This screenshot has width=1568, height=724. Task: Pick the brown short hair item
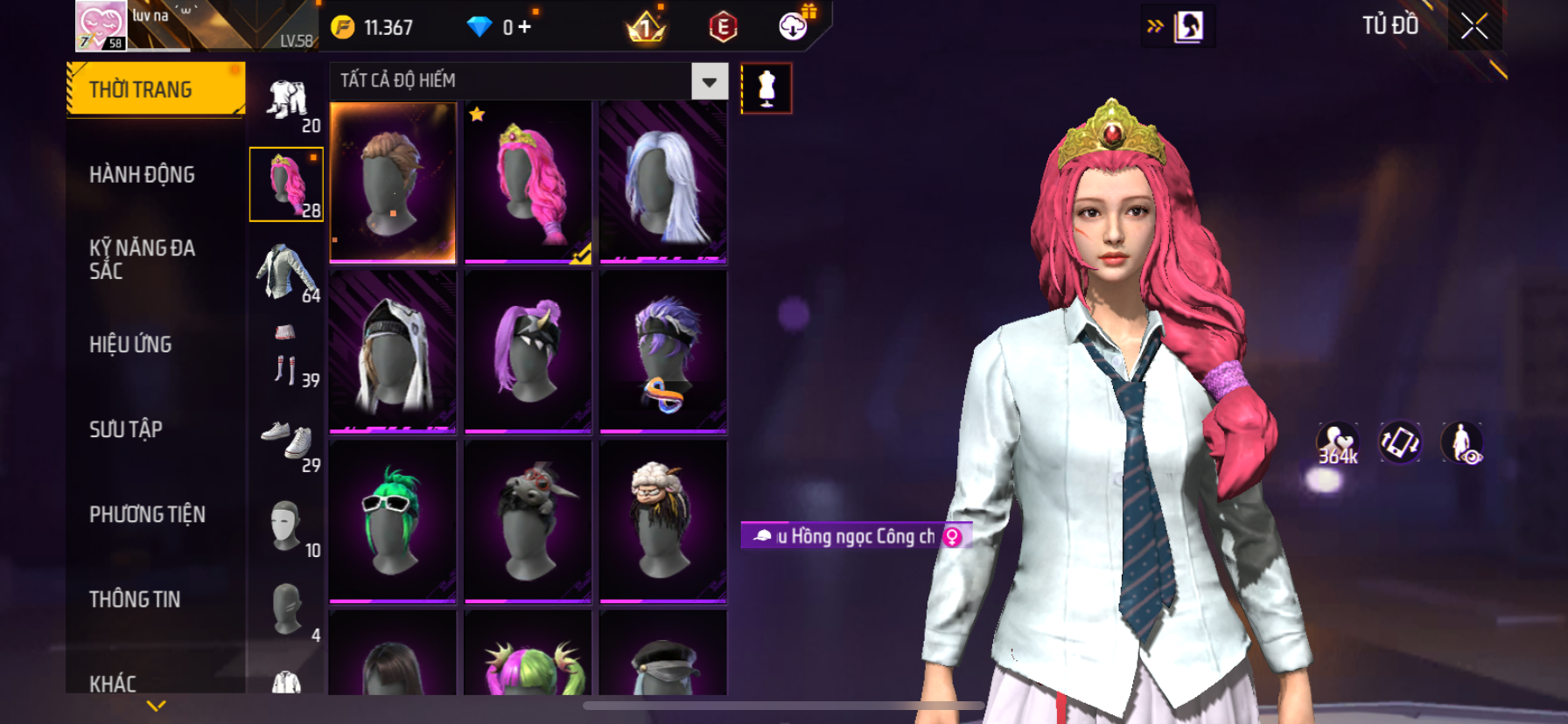point(393,182)
